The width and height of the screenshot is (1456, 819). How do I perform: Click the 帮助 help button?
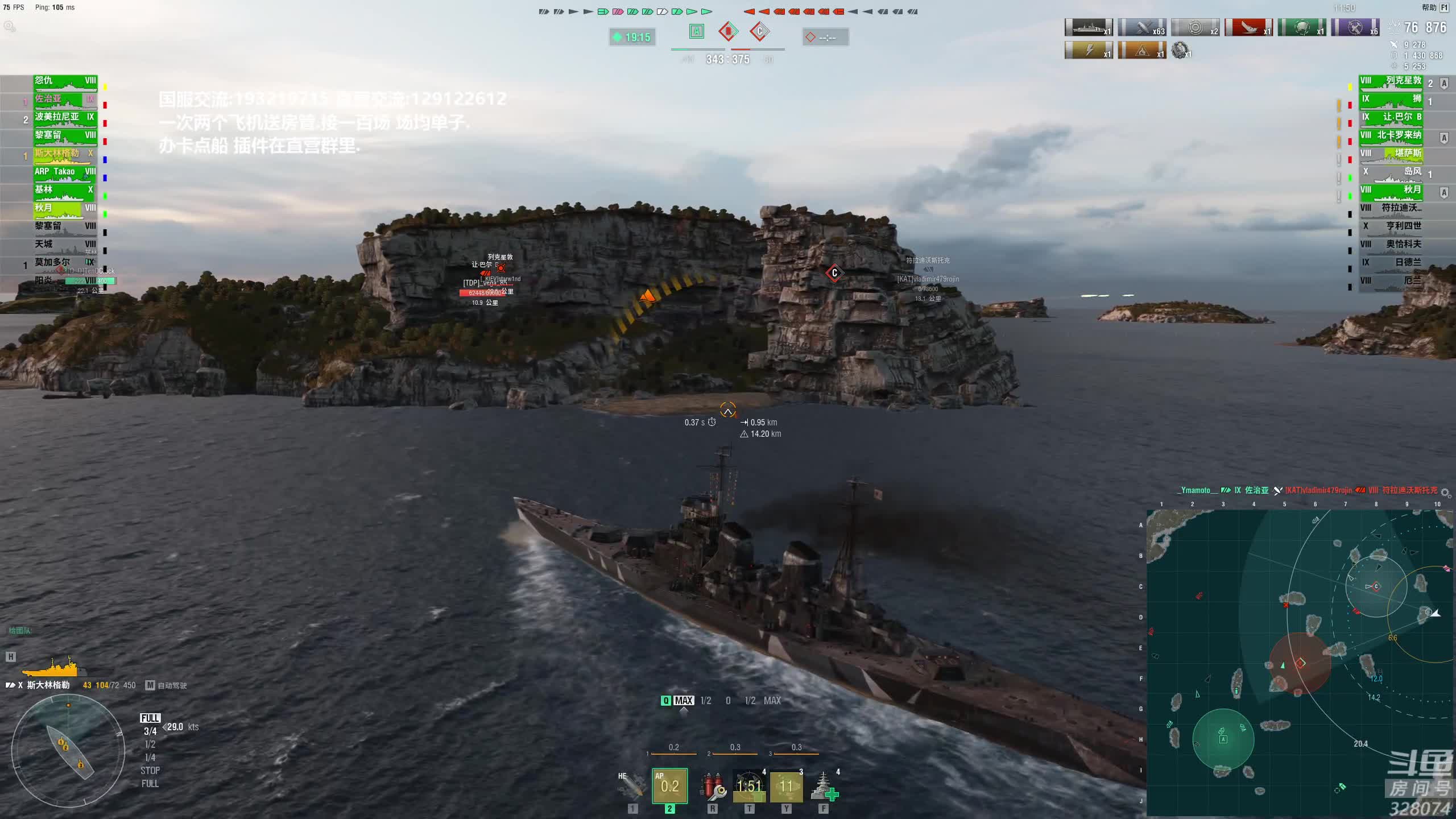[1429, 7]
